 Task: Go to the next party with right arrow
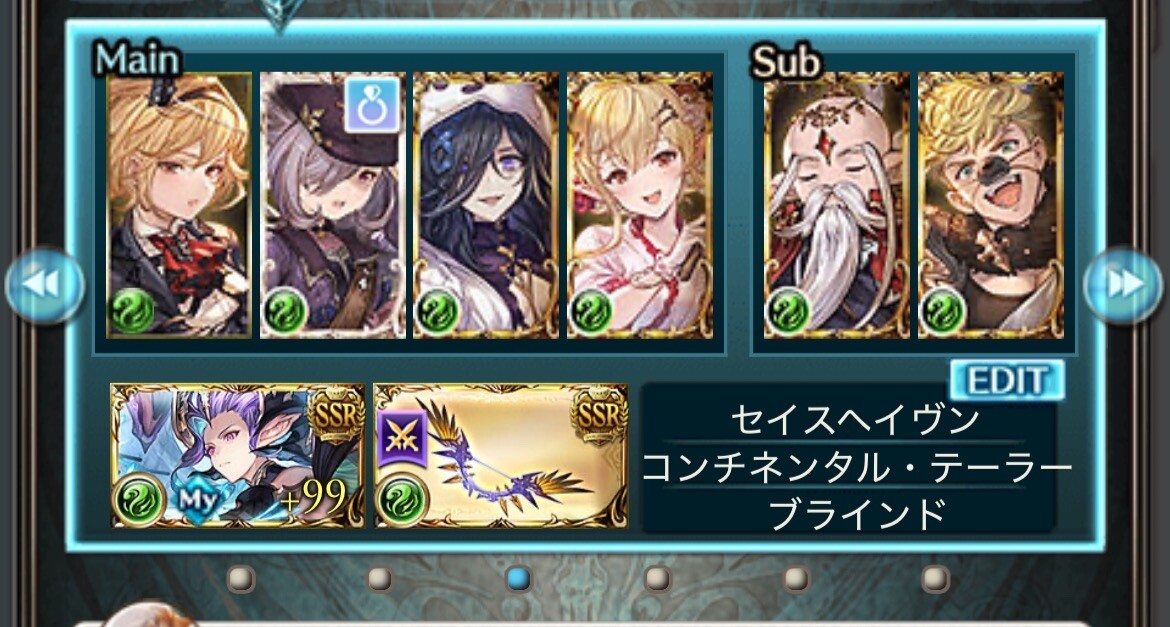[x=1124, y=285]
